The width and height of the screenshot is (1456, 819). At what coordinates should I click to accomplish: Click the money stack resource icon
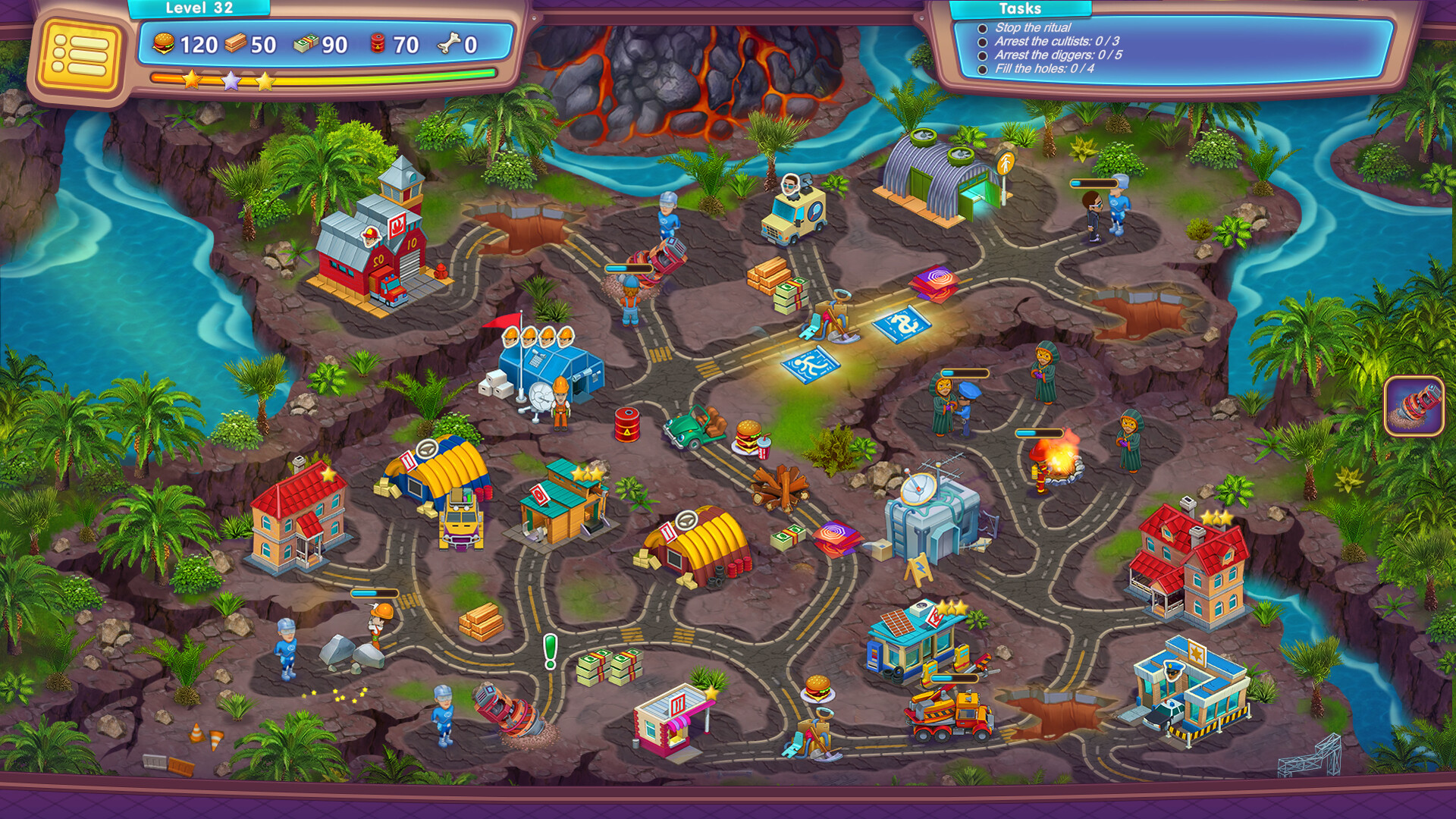[x=306, y=44]
